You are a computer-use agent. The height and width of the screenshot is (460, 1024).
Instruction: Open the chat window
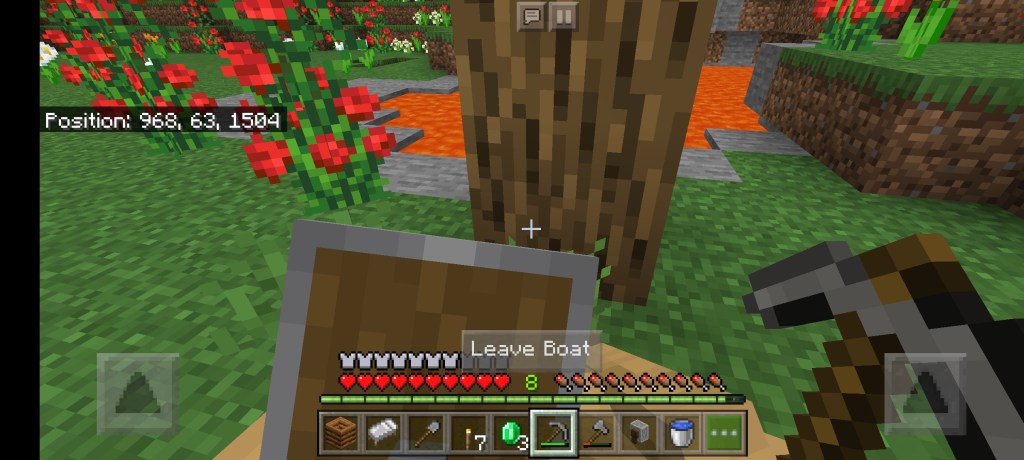click(531, 16)
